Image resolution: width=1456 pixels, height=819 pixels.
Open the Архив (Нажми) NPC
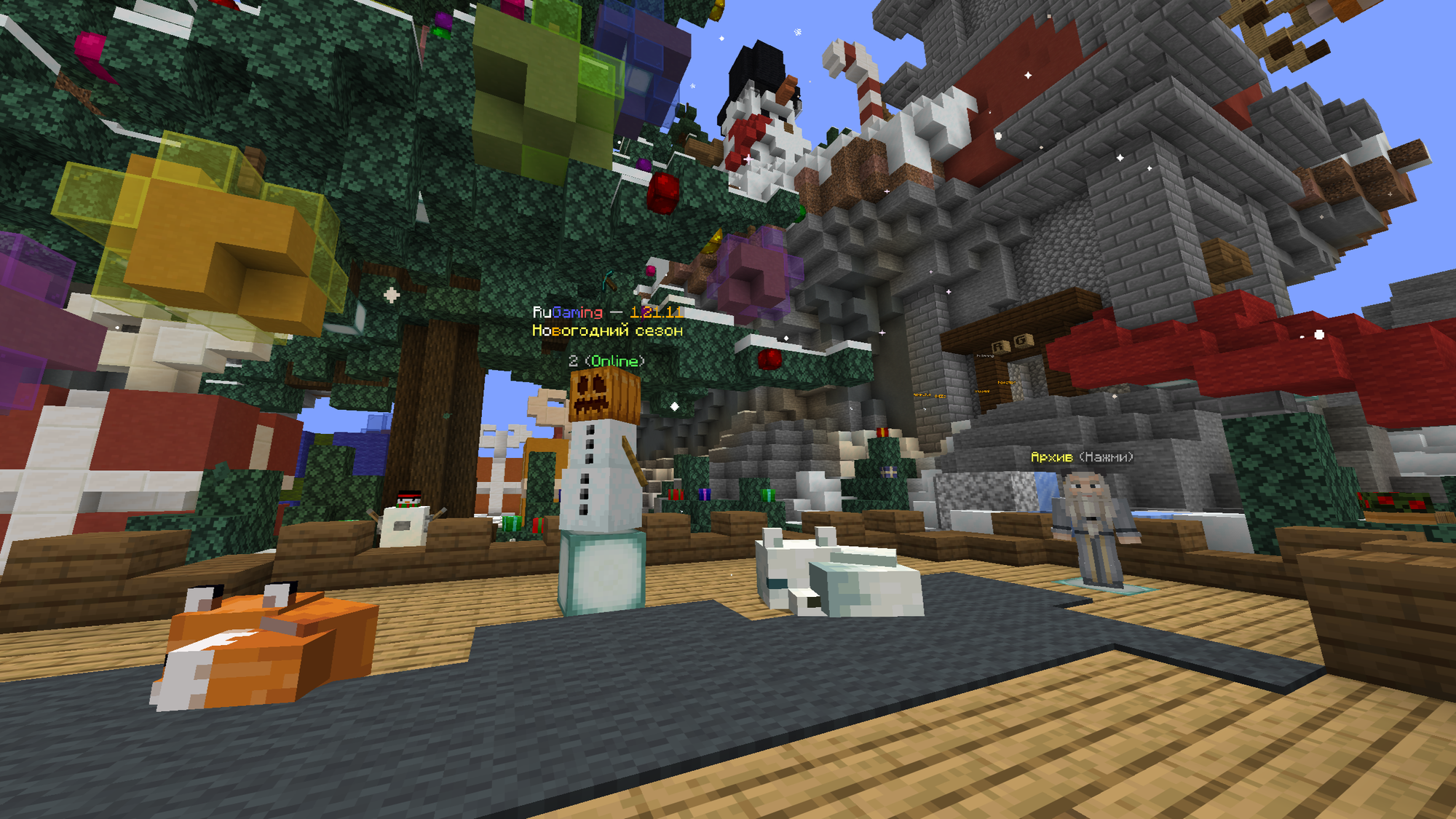point(1093,529)
